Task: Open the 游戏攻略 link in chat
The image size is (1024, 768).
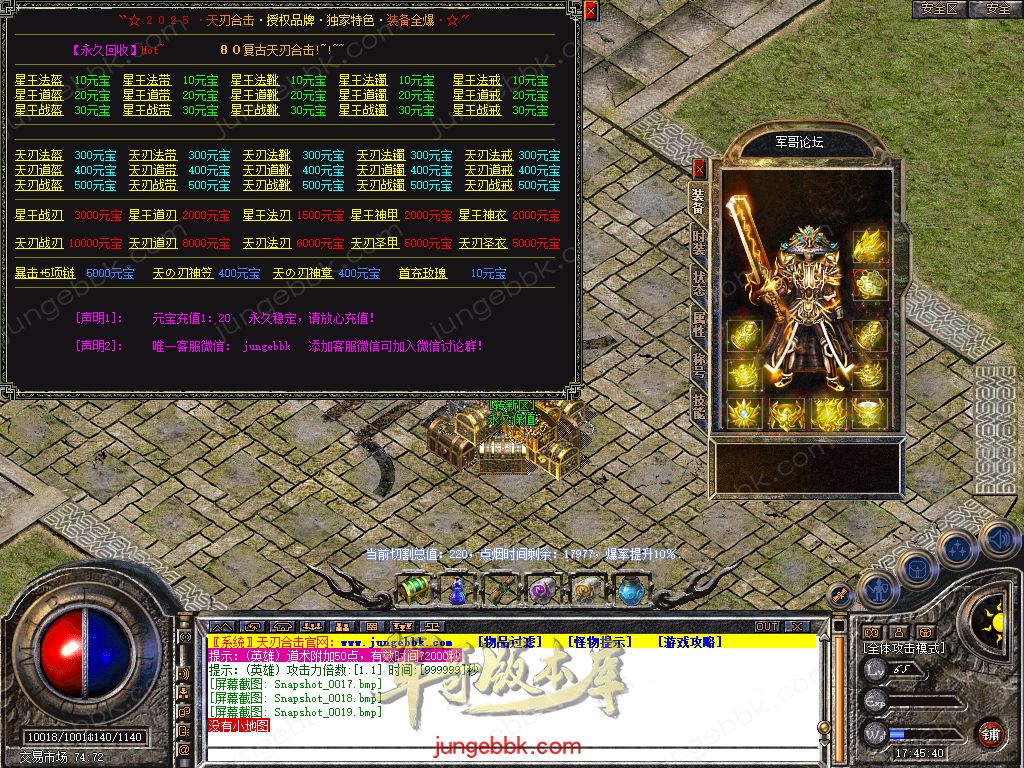Action: (689, 642)
